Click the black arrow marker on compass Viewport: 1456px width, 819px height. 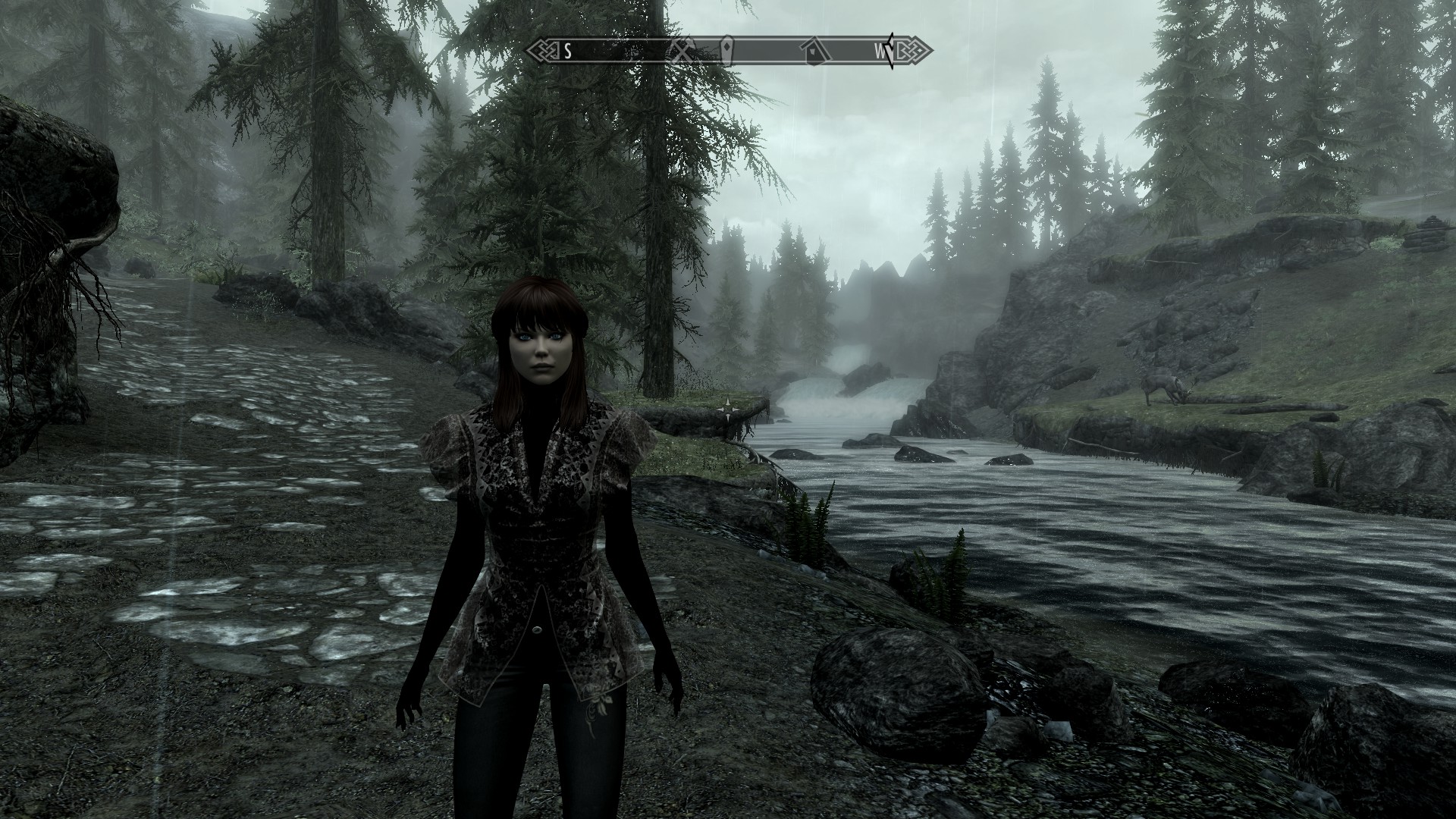pos(890,51)
